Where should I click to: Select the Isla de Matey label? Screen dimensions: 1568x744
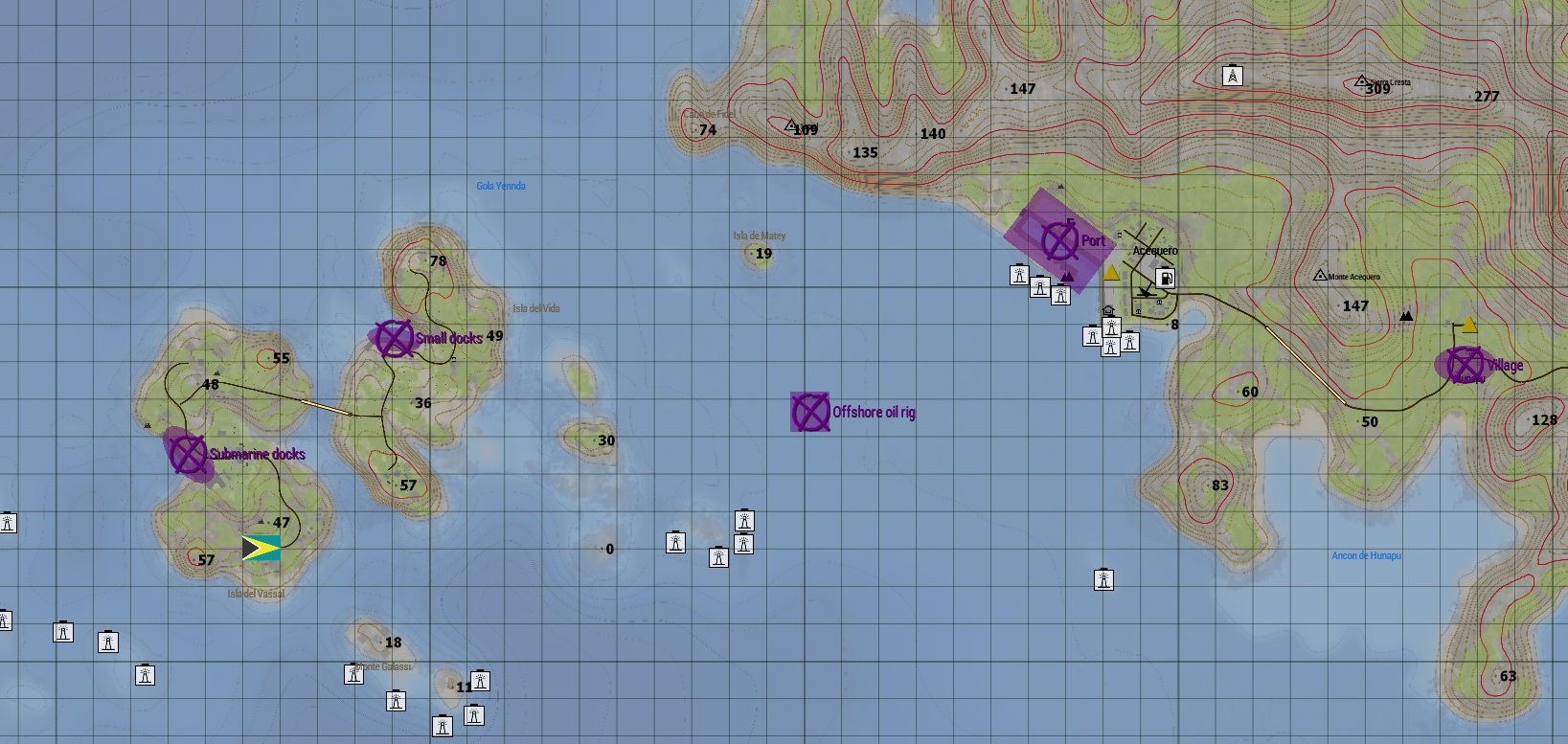[x=760, y=235]
